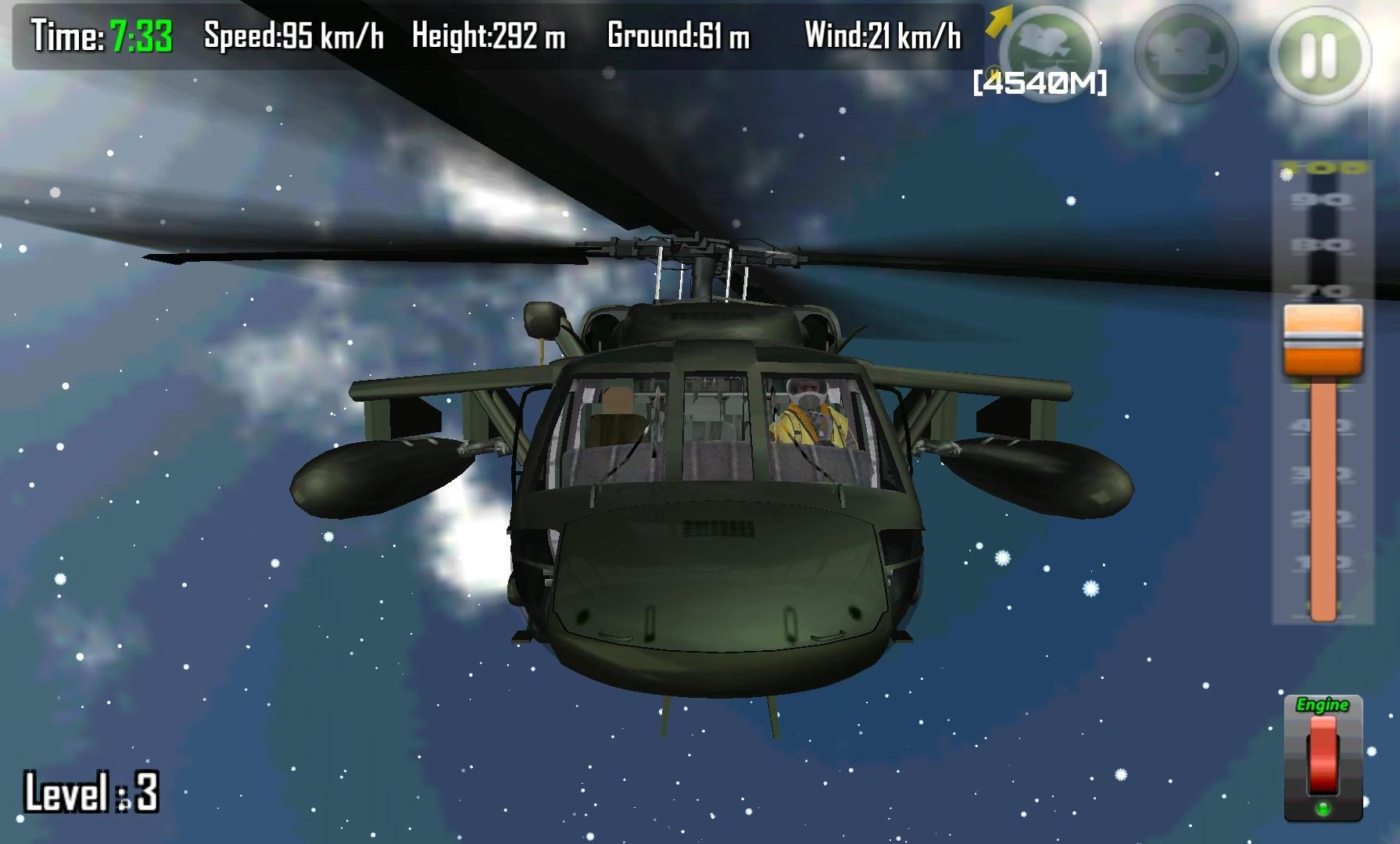Open the throttle scale at 100

1323,166
